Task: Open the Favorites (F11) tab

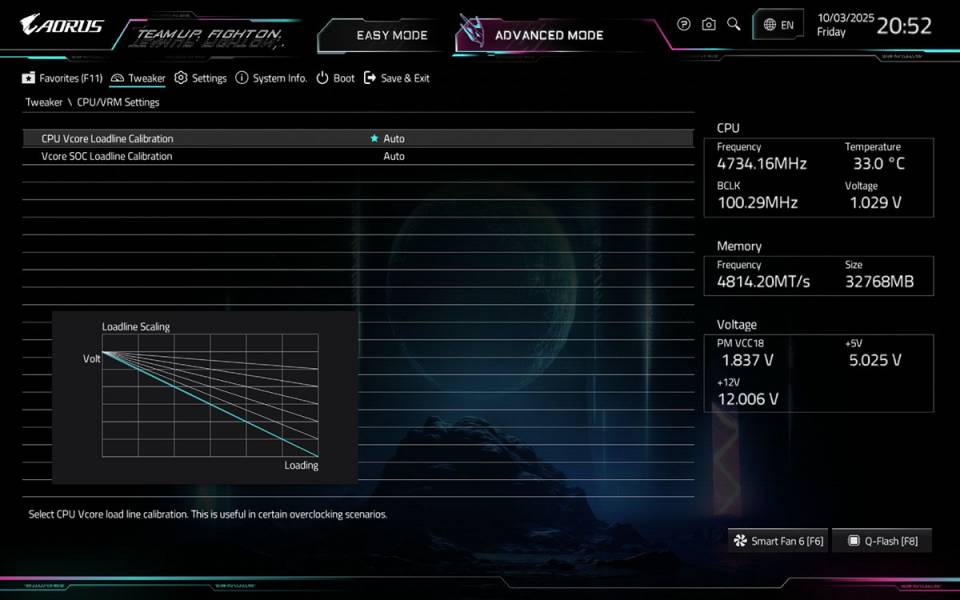Action: pyautogui.click(x=63, y=78)
